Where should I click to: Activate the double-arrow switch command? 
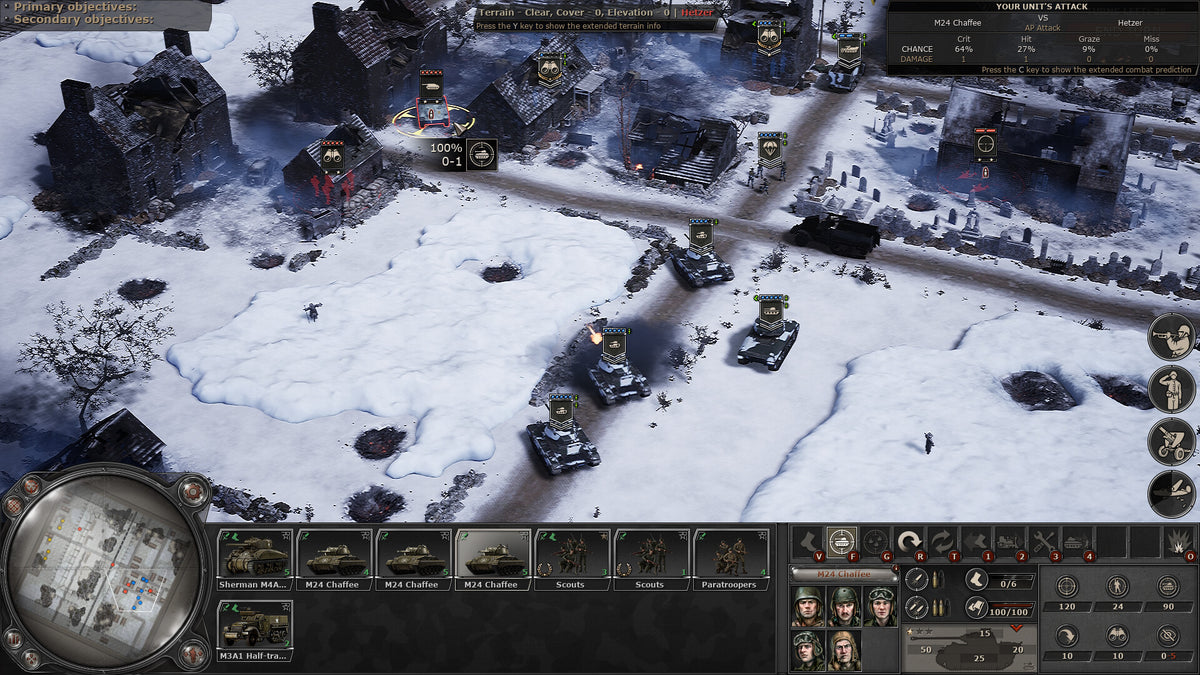[943, 542]
